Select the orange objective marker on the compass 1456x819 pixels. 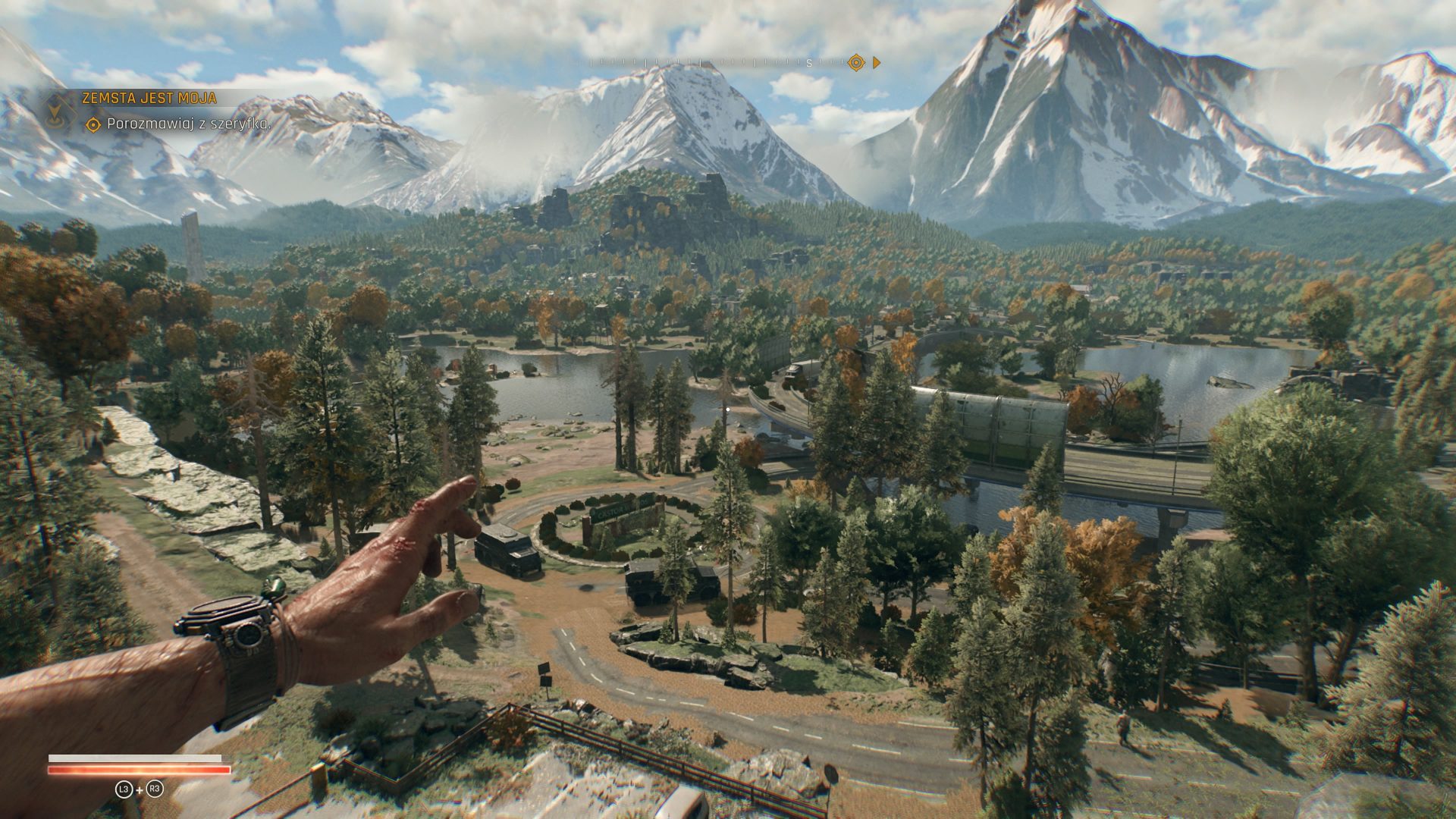(x=856, y=63)
